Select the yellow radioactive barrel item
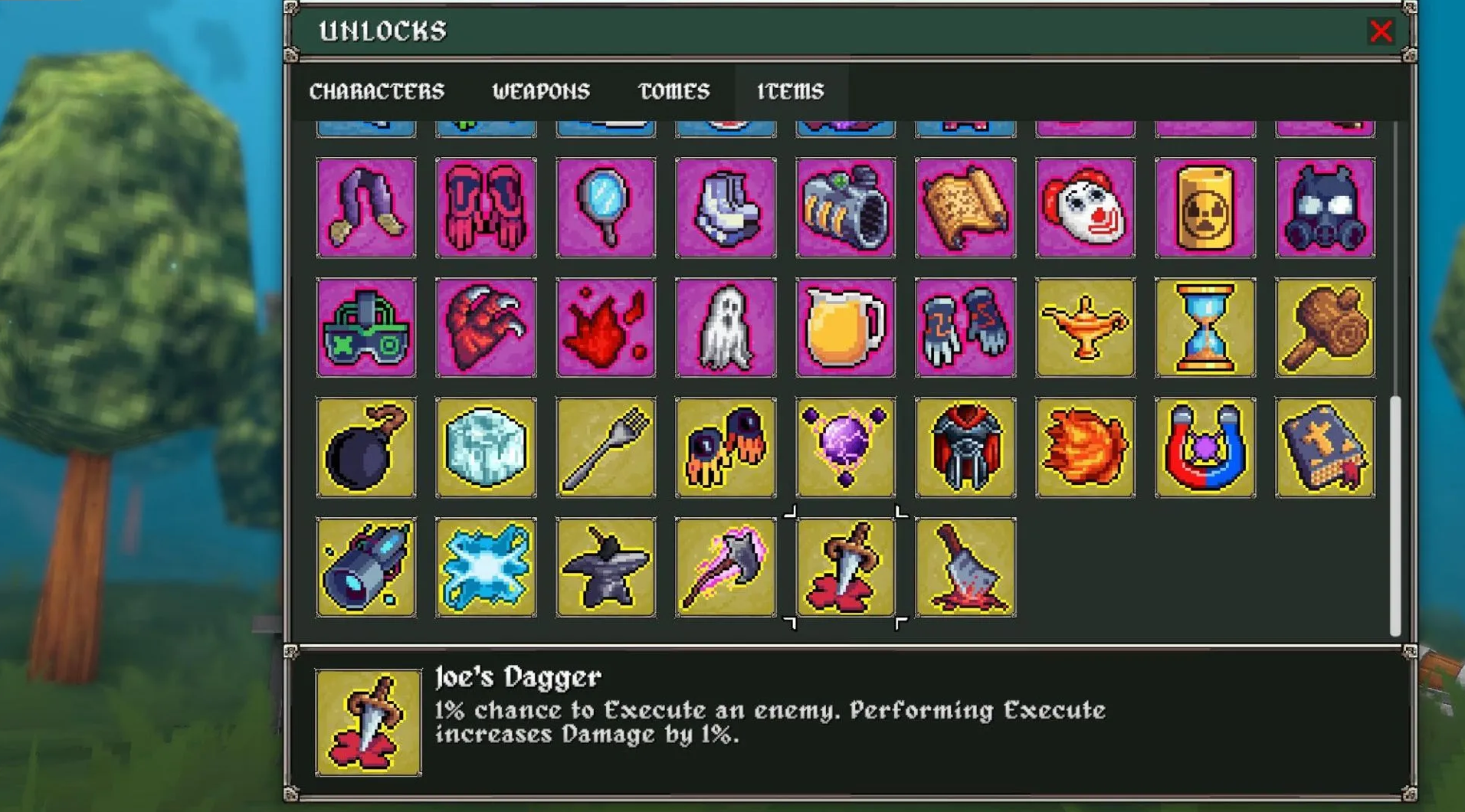This screenshot has width=1465, height=812. (1204, 208)
